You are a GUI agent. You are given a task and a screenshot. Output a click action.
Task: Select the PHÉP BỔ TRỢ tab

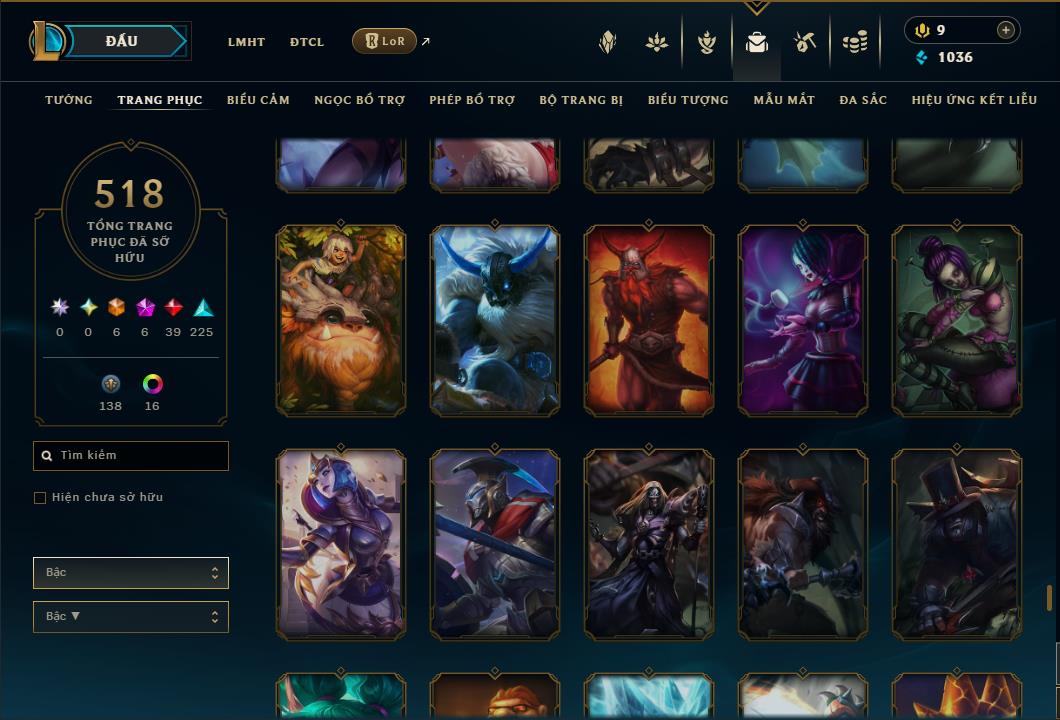[472, 100]
